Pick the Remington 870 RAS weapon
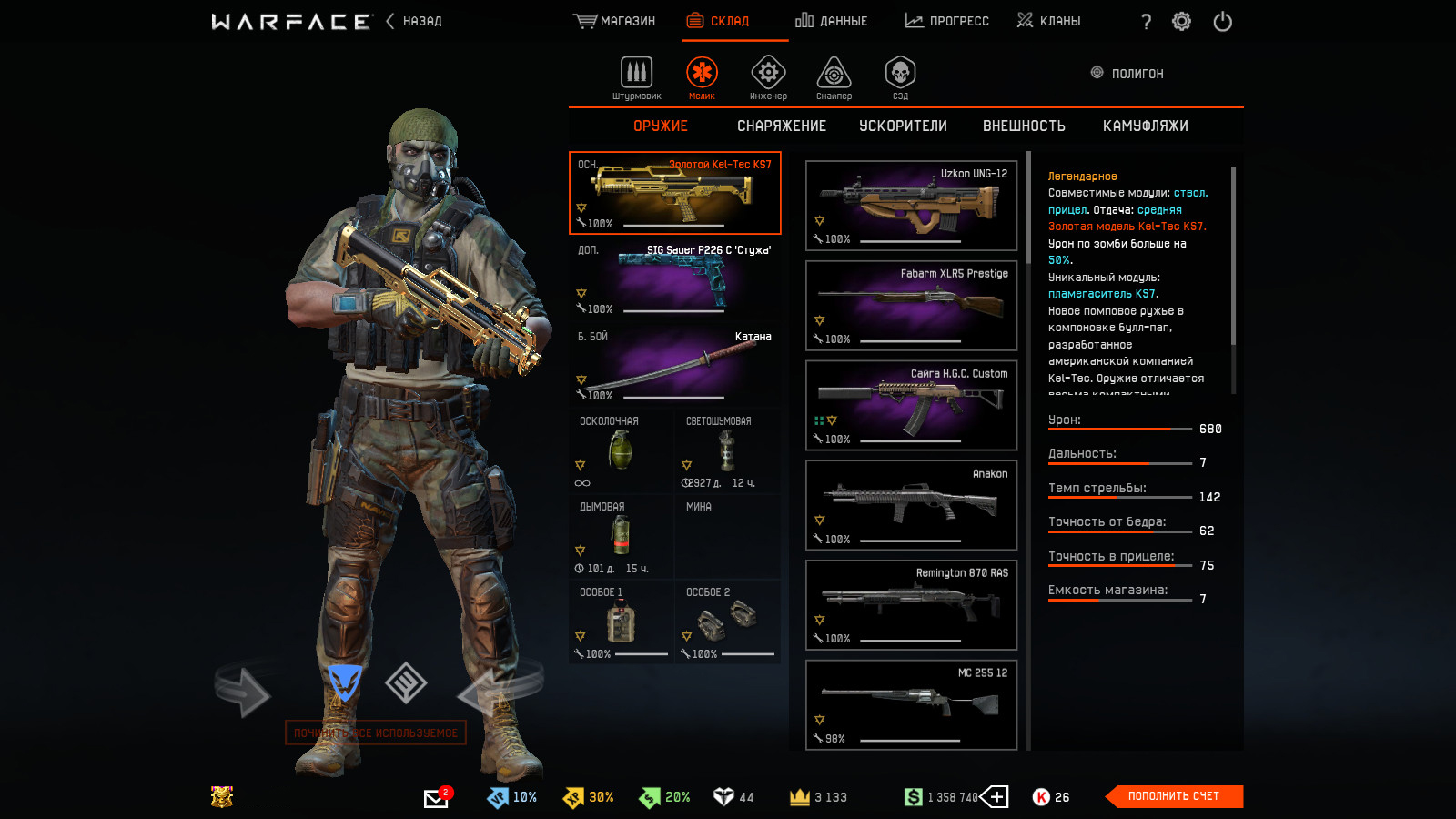Viewport: 1456px width, 819px height. tap(911, 605)
